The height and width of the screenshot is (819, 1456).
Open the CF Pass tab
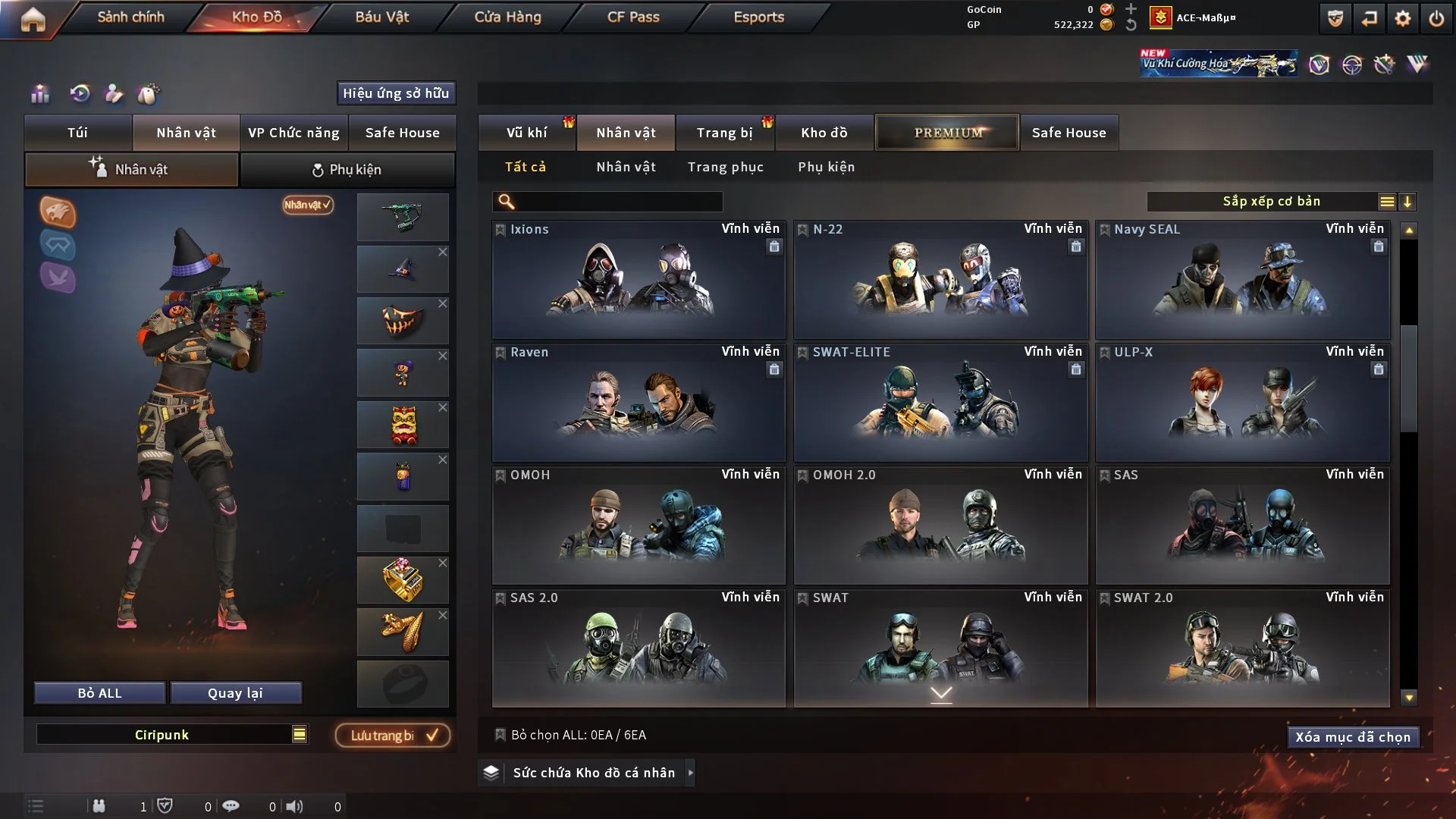pyautogui.click(x=632, y=17)
